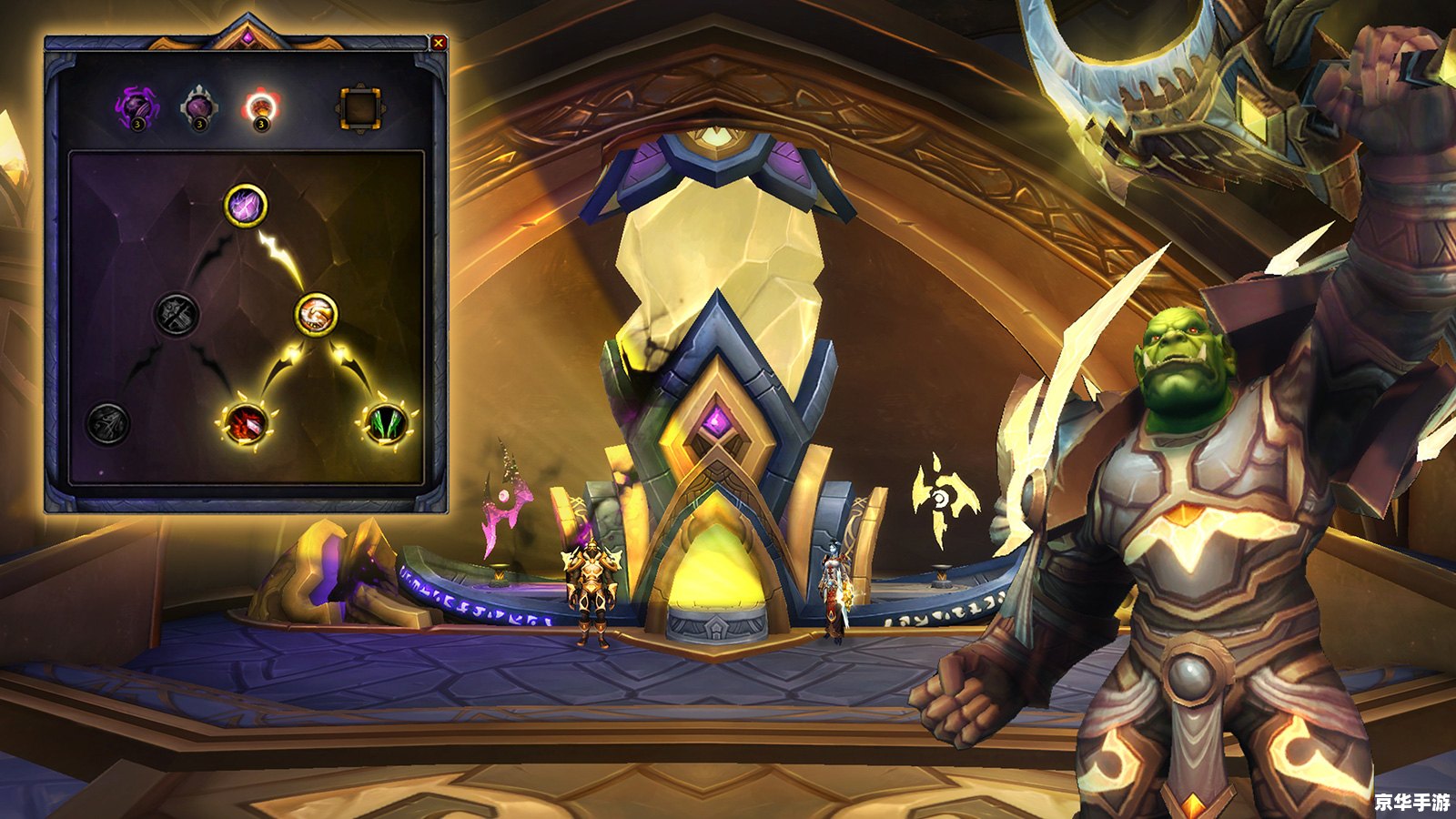Viewport: 1456px width, 819px height.
Task: Click the greyed-out bottom-left talent node
Action: coord(107,423)
